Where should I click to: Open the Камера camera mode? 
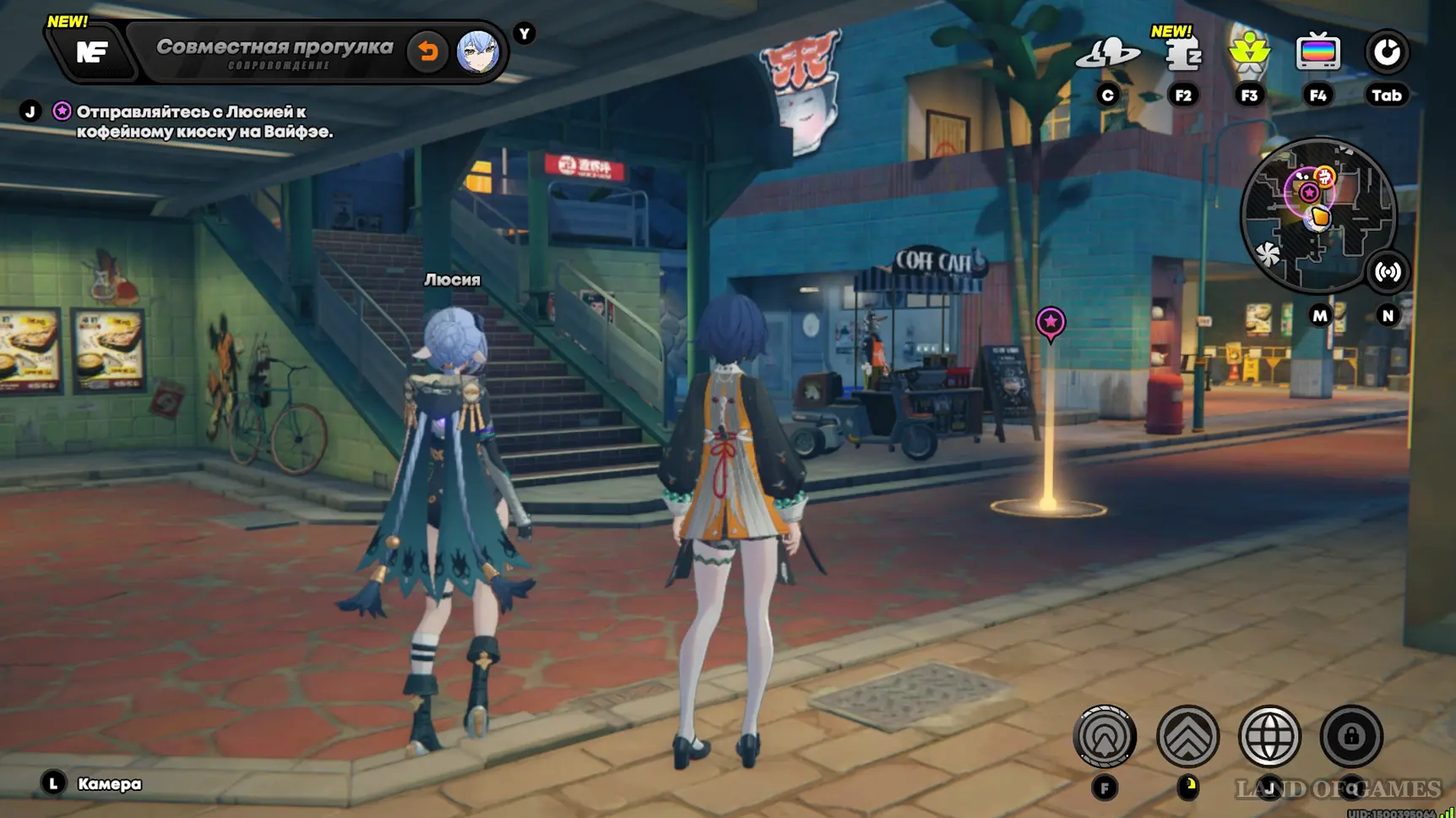tap(108, 784)
